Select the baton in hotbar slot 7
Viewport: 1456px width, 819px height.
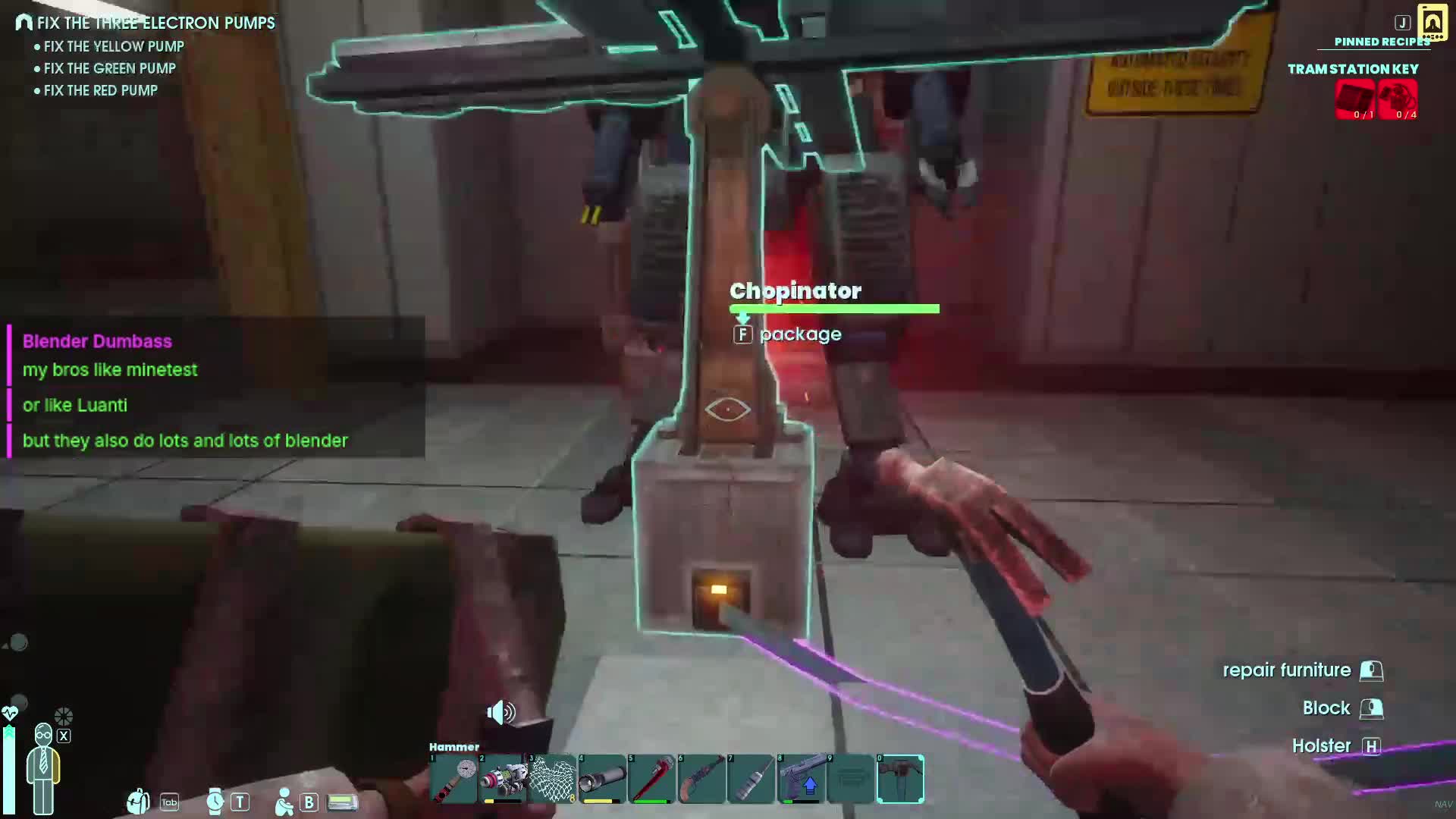(x=752, y=779)
